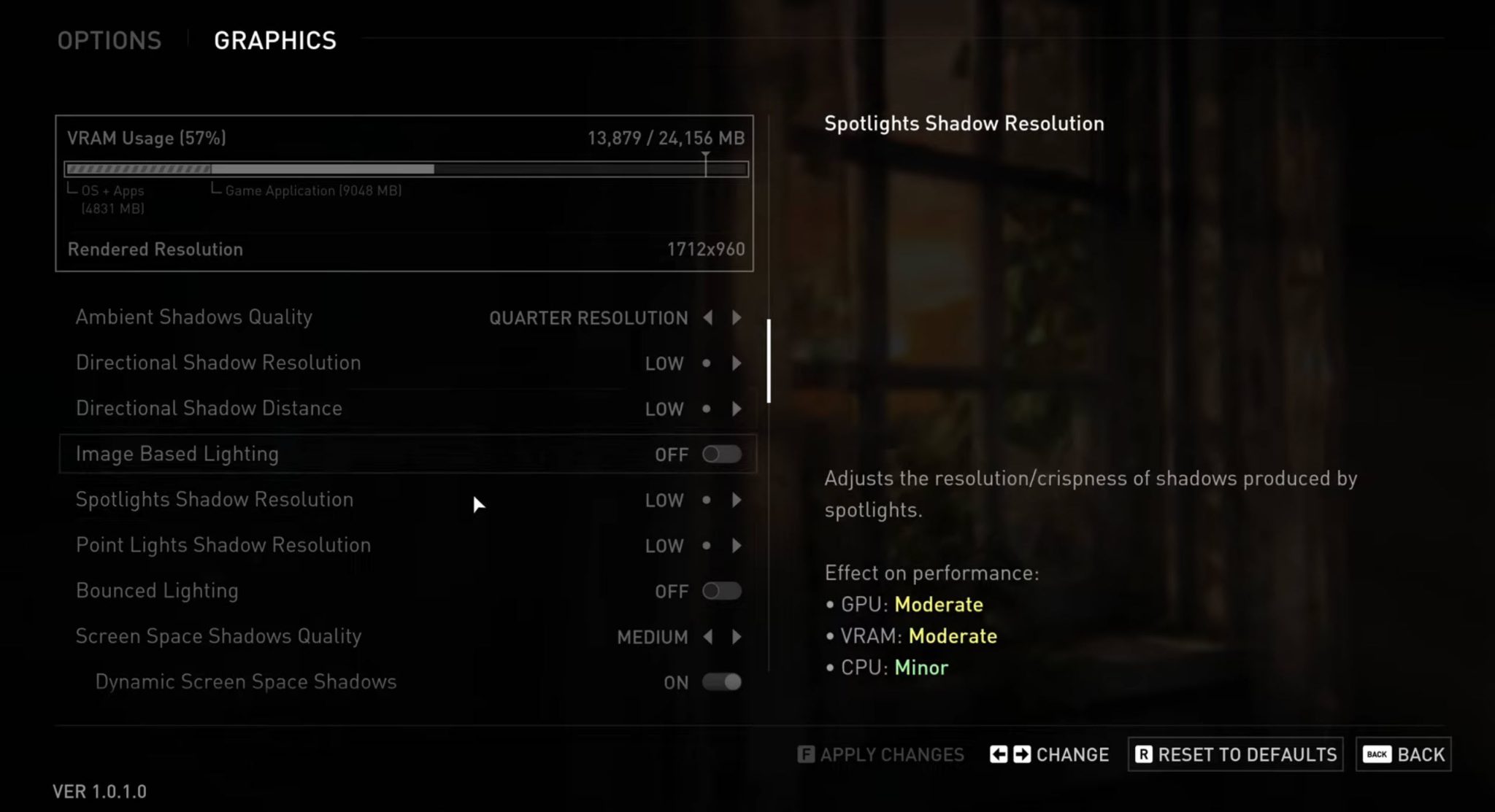
Task: Select the Directional Shadow Distance row label
Action: click(209, 409)
